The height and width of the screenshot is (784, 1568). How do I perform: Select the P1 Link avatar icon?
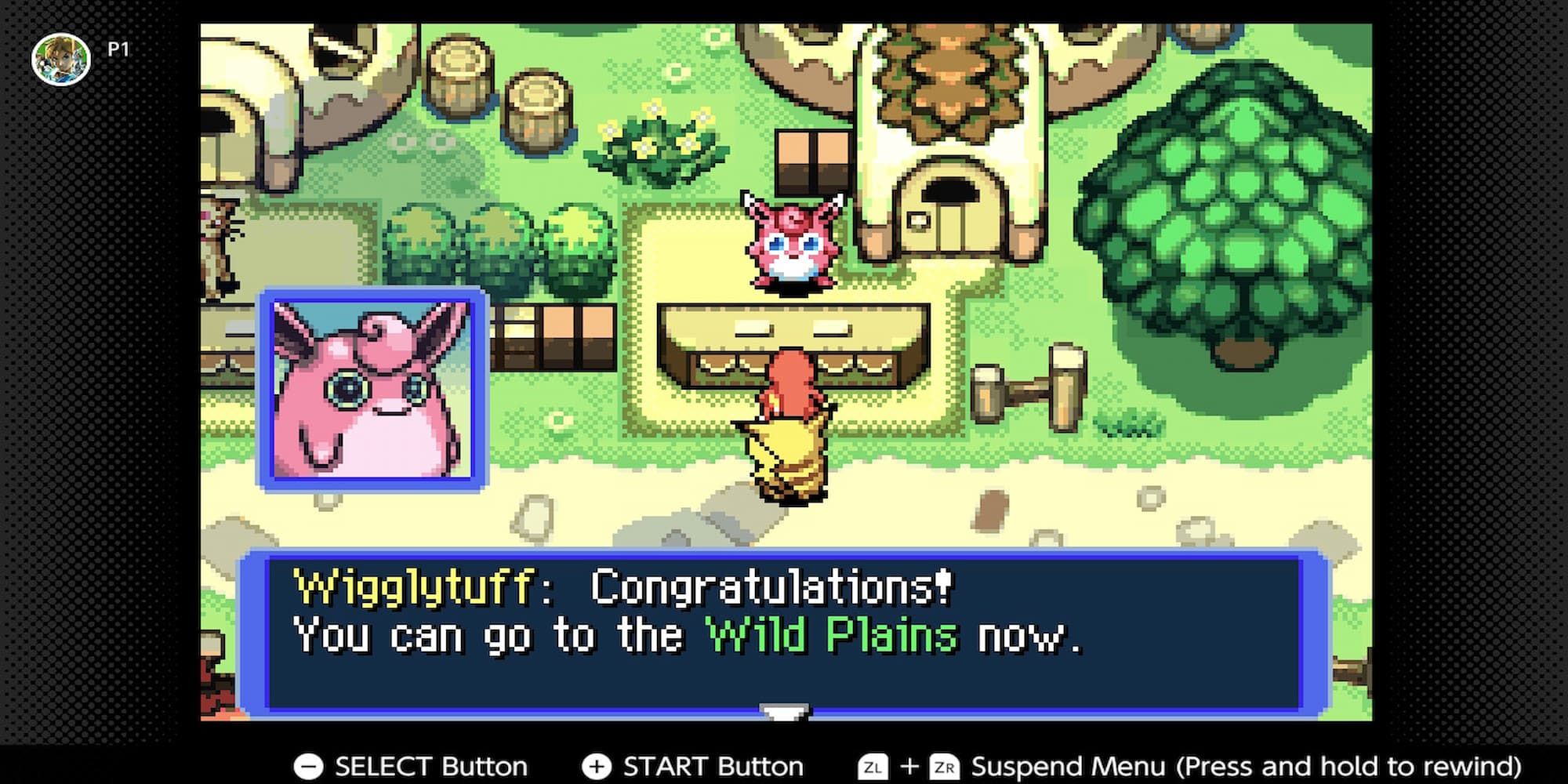click(x=60, y=56)
